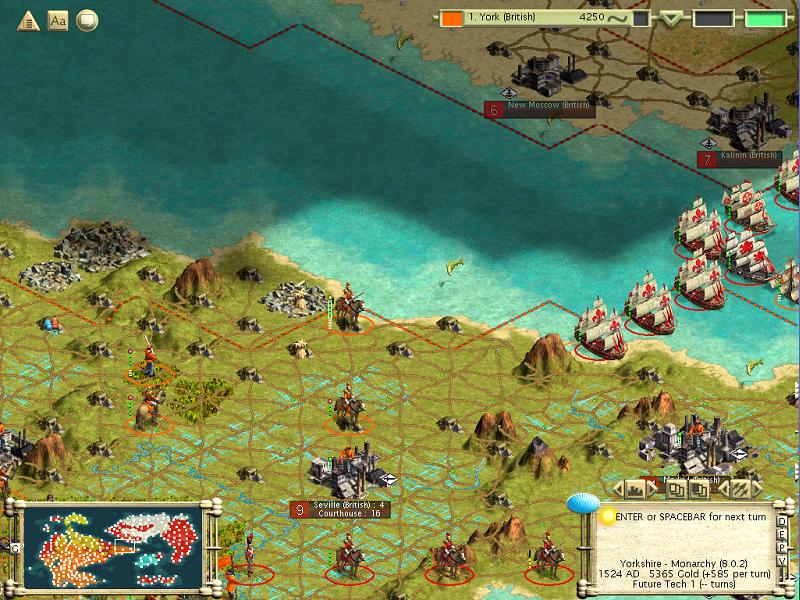Click the orange color swatch beside York
The width and height of the screenshot is (800, 600).
(452, 18)
